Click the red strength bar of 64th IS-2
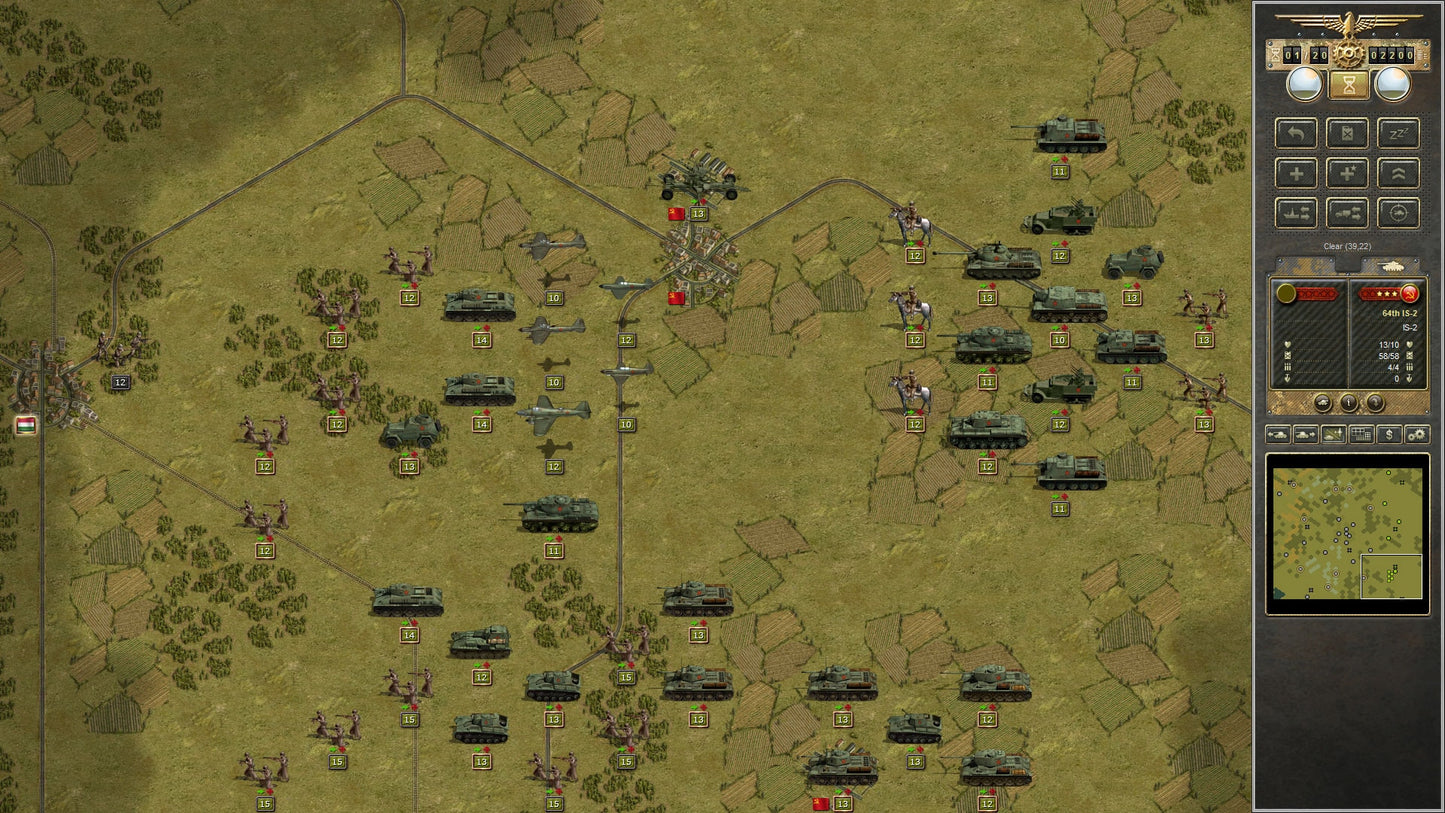The height and width of the screenshot is (813, 1445). click(1381, 294)
